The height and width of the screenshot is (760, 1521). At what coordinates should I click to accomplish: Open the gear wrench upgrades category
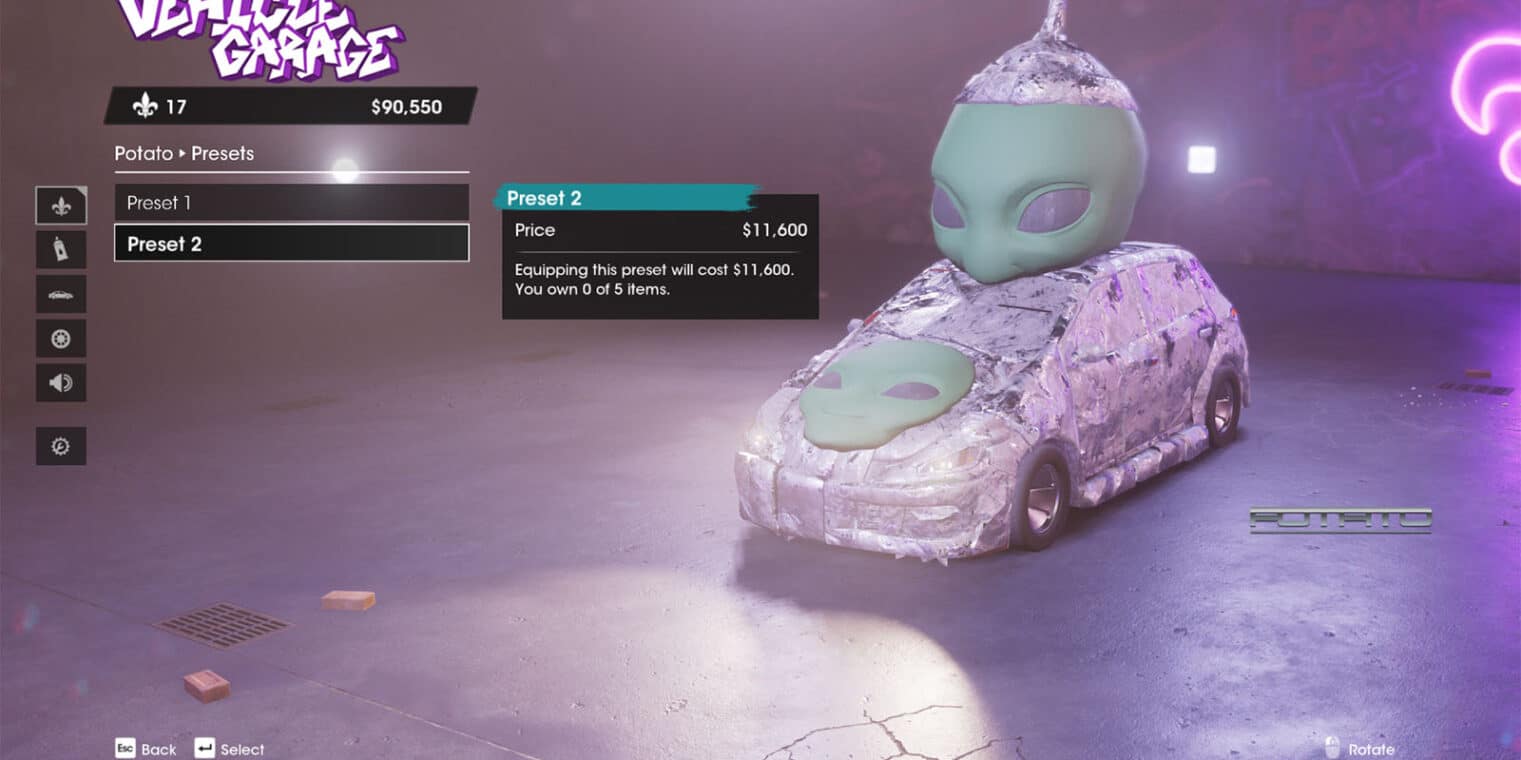click(61, 446)
